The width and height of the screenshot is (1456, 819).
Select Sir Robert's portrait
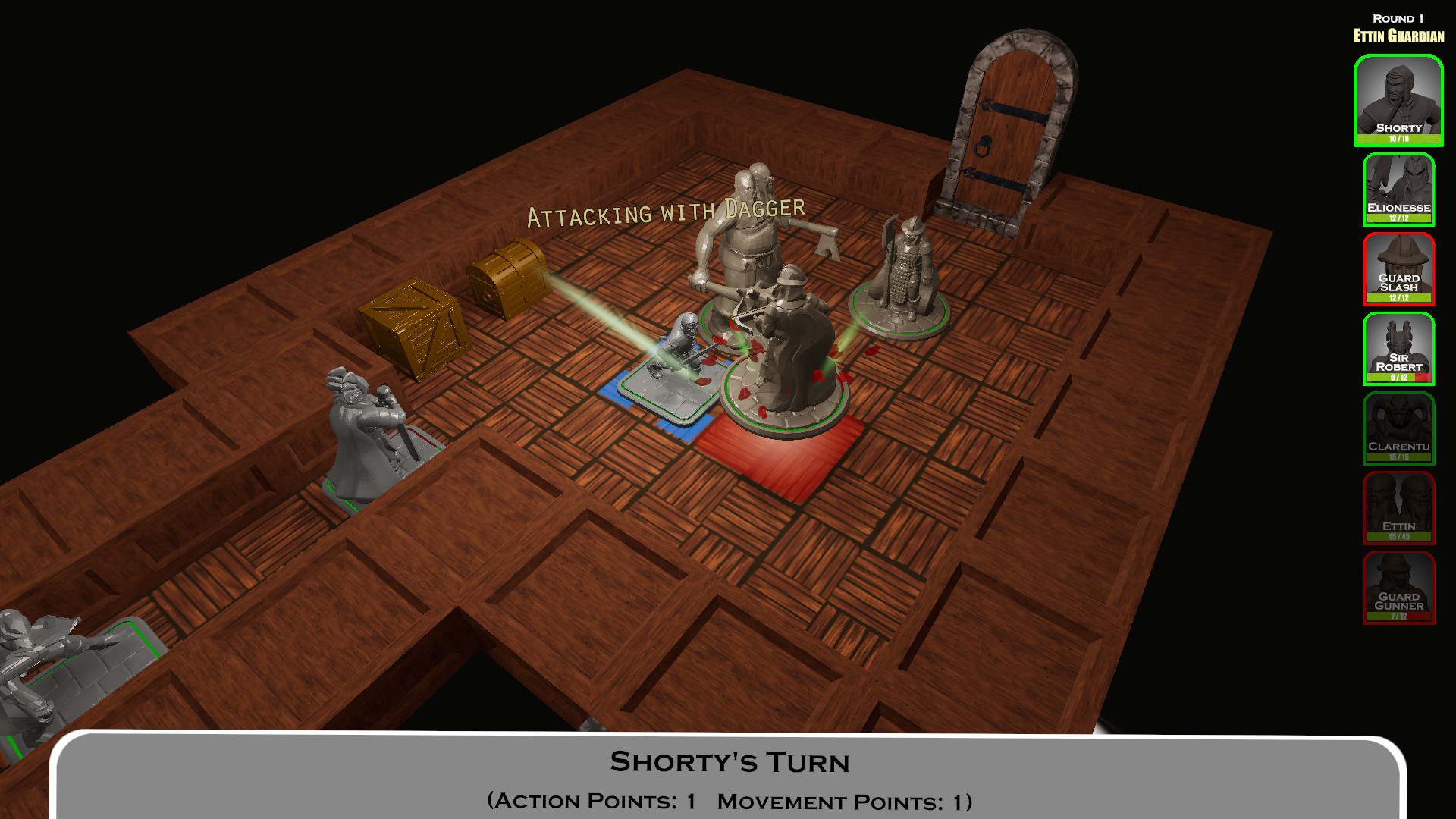click(1399, 350)
